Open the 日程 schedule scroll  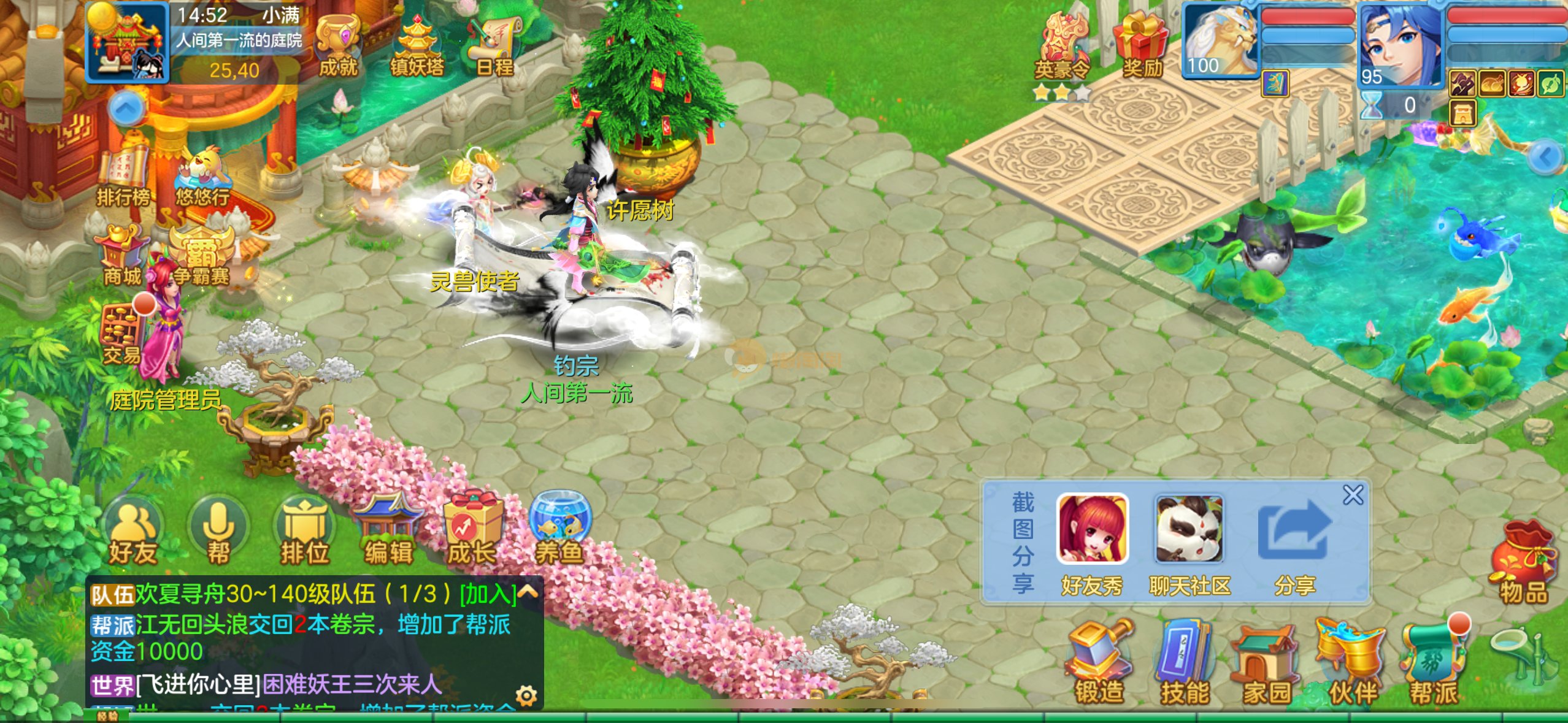(x=495, y=46)
